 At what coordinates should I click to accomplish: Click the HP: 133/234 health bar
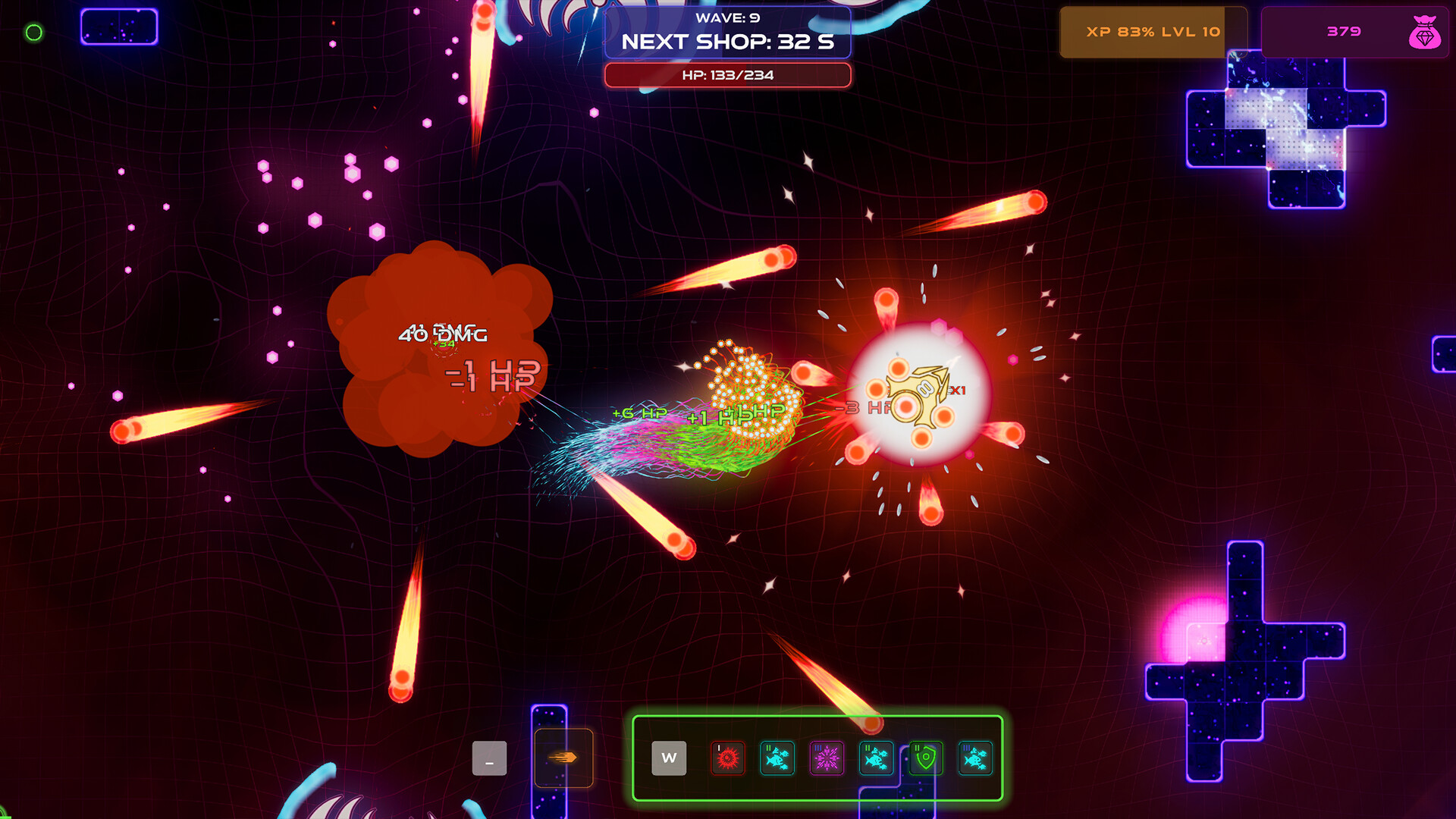[x=726, y=74]
